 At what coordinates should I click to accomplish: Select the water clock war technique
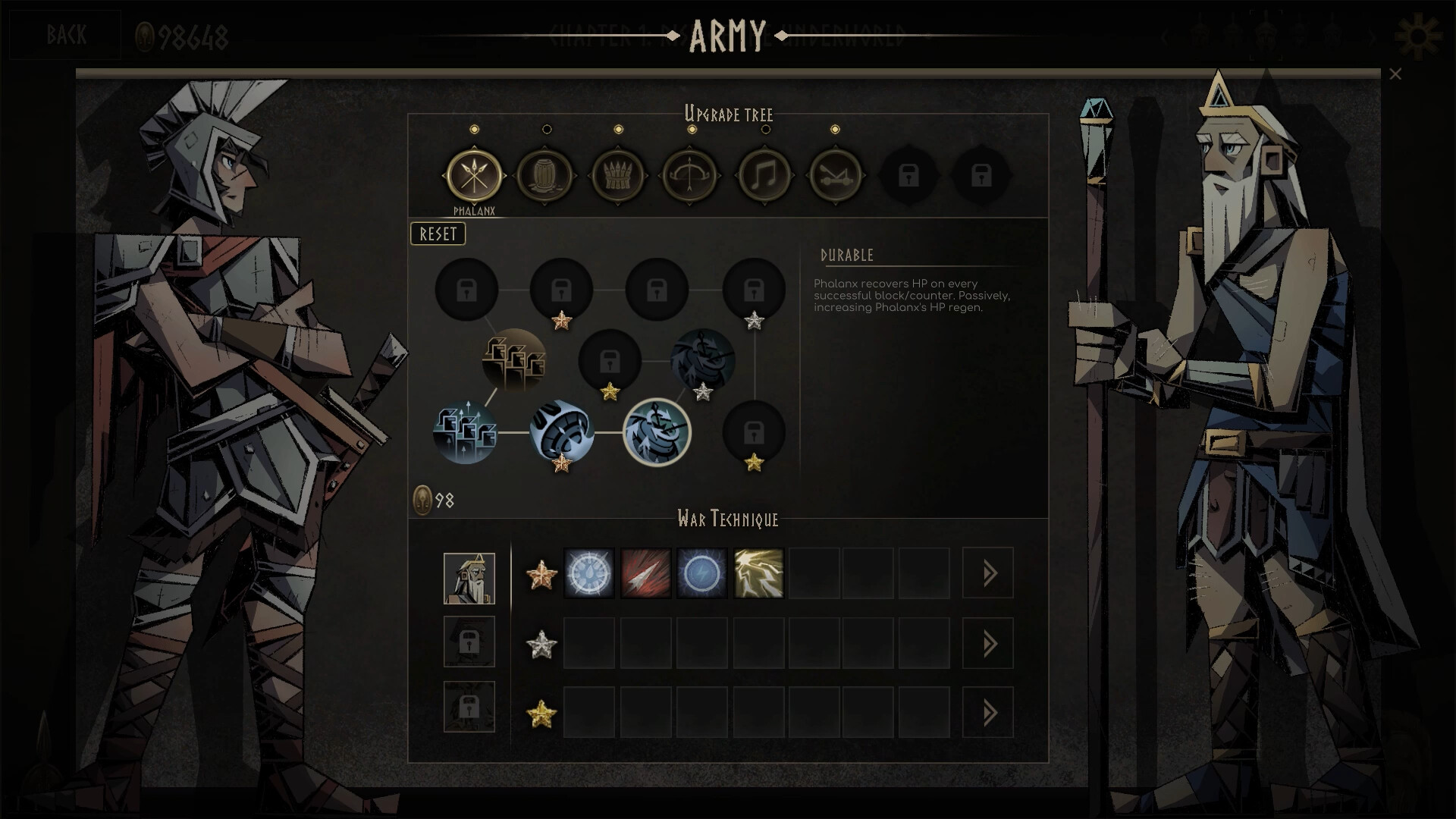pos(589,573)
